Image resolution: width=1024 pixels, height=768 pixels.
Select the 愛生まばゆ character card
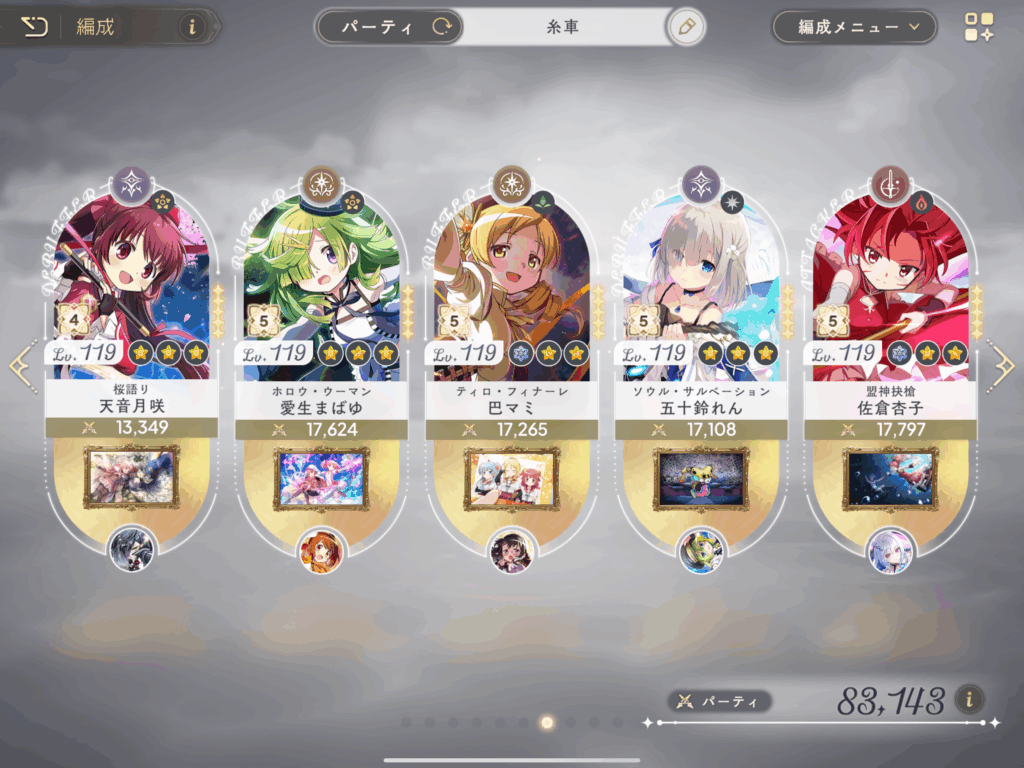tap(321, 290)
